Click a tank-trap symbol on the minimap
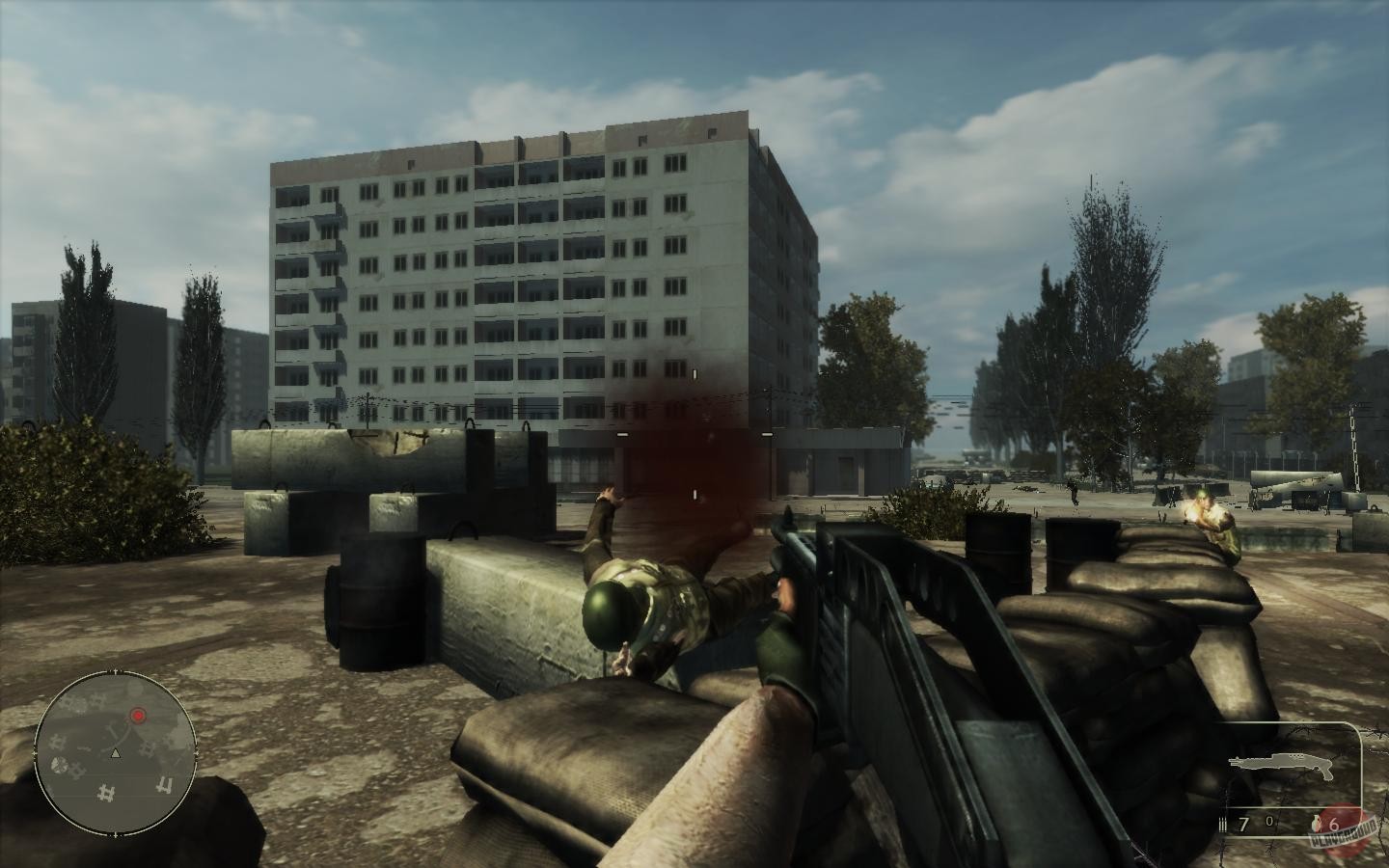Image resolution: width=1389 pixels, height=868 pixels. 106,792
